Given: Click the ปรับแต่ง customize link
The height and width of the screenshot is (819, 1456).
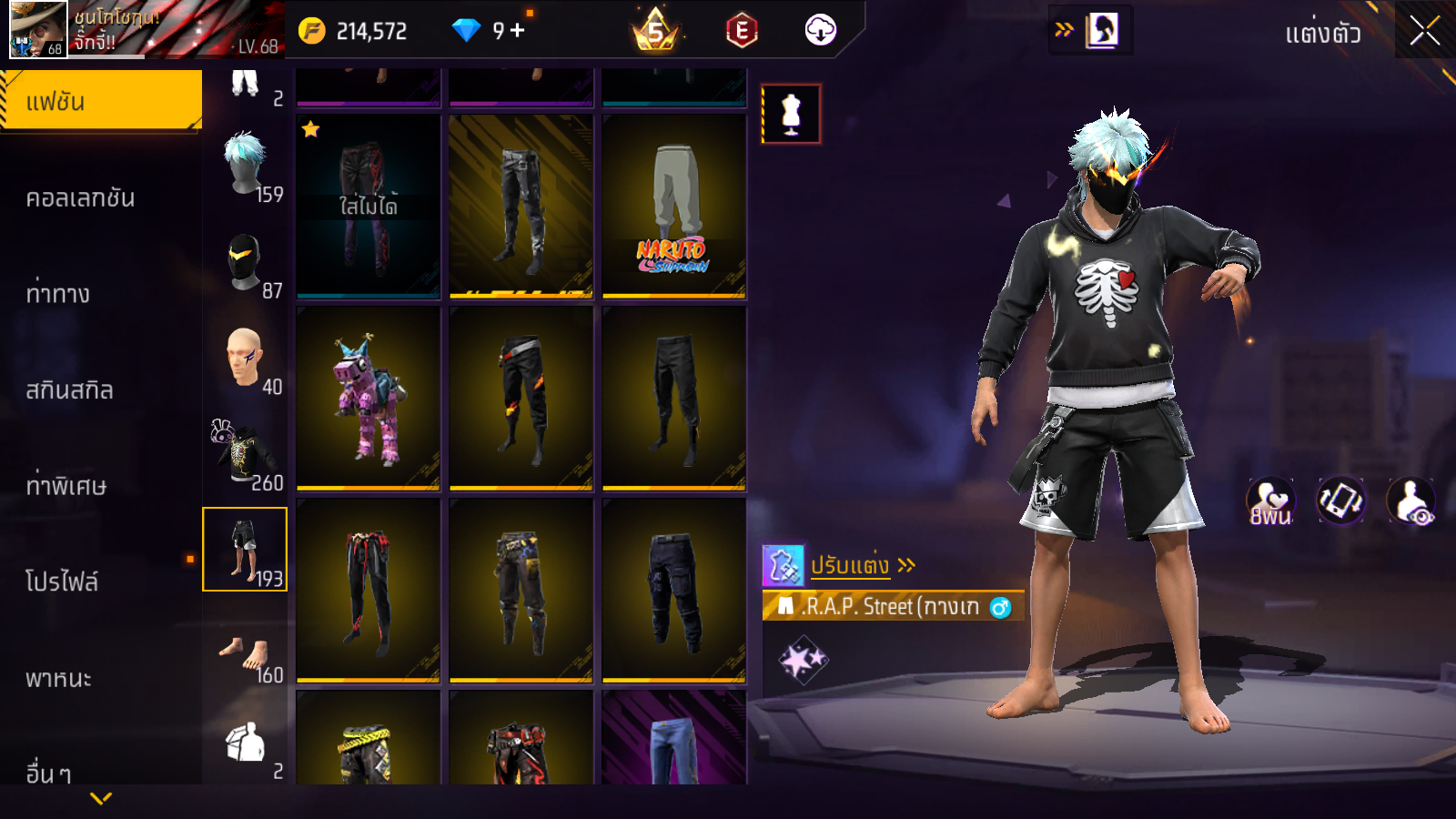Looking at the screenshot, I should tap(850, 565).
